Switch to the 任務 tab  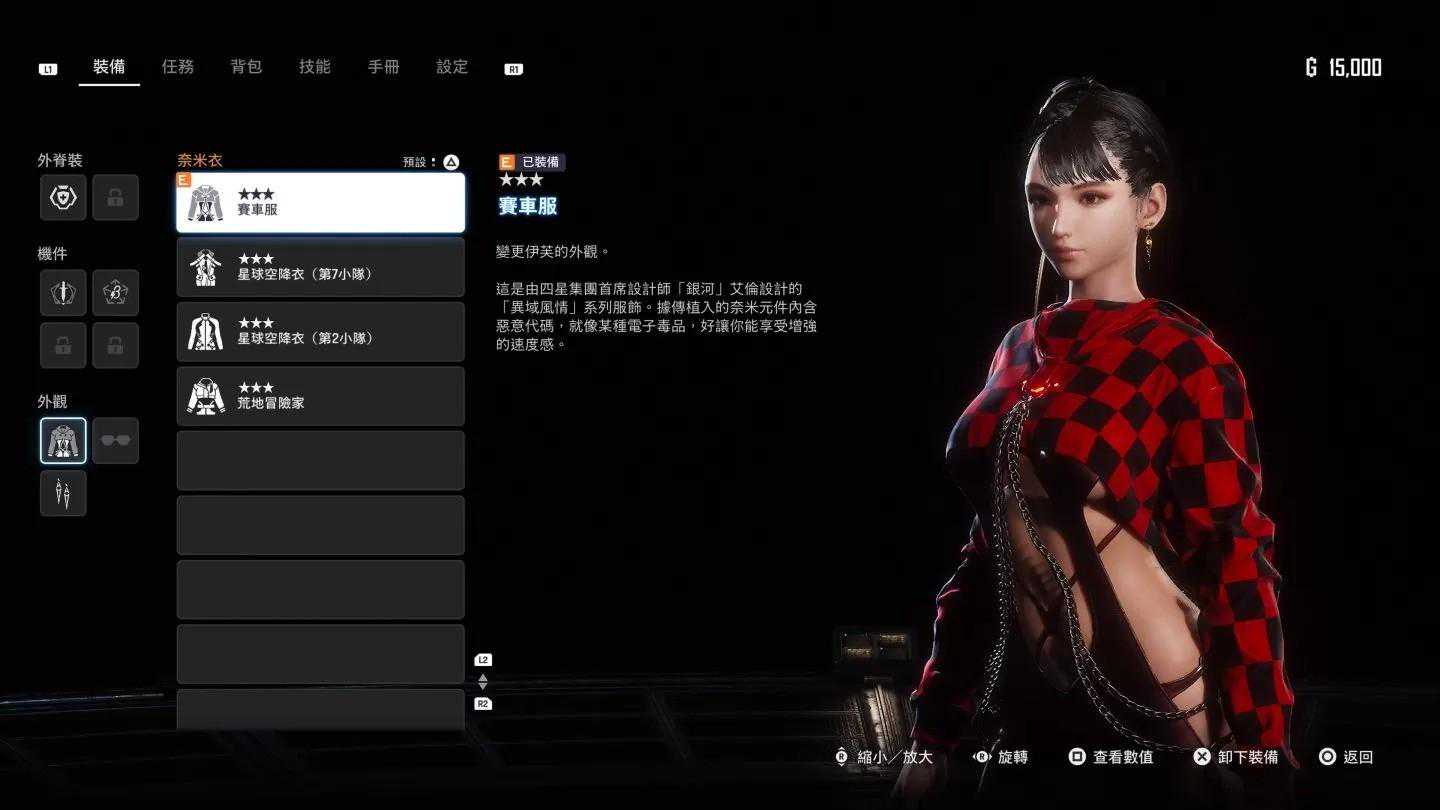tap(178, 67)
